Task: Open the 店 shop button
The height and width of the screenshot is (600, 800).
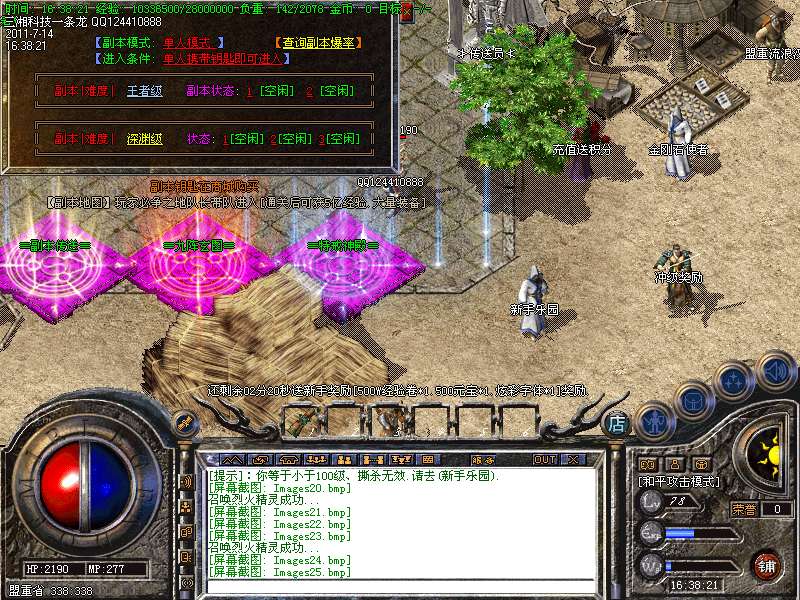Action: click(618, 424)
